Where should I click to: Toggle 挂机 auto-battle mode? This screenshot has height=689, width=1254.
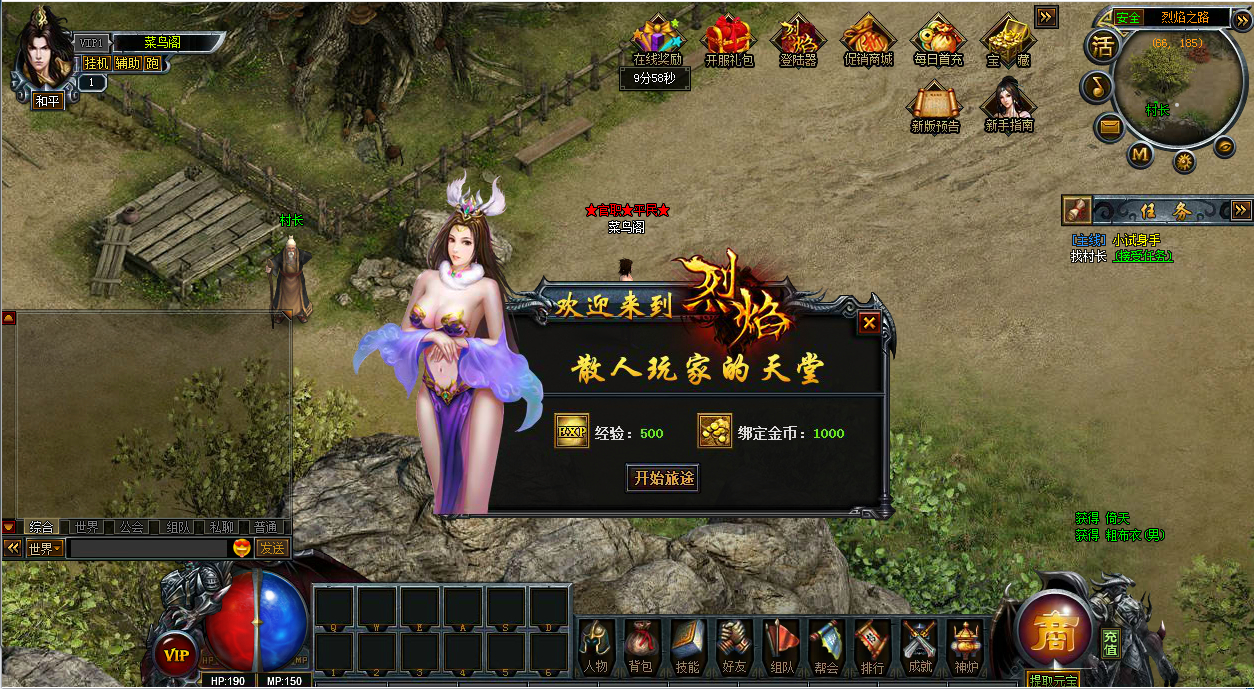point(96,63)
